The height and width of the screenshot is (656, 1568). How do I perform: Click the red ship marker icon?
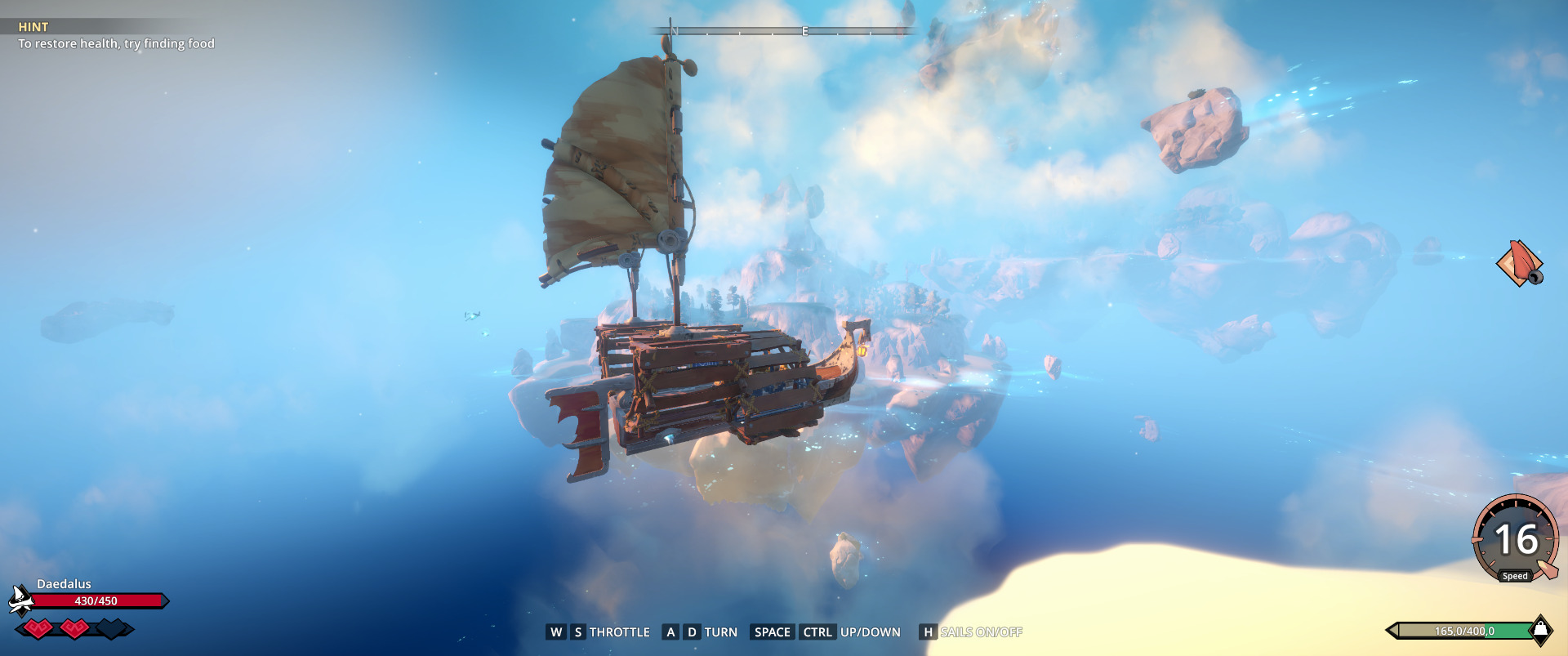[x=1519, y=263]
